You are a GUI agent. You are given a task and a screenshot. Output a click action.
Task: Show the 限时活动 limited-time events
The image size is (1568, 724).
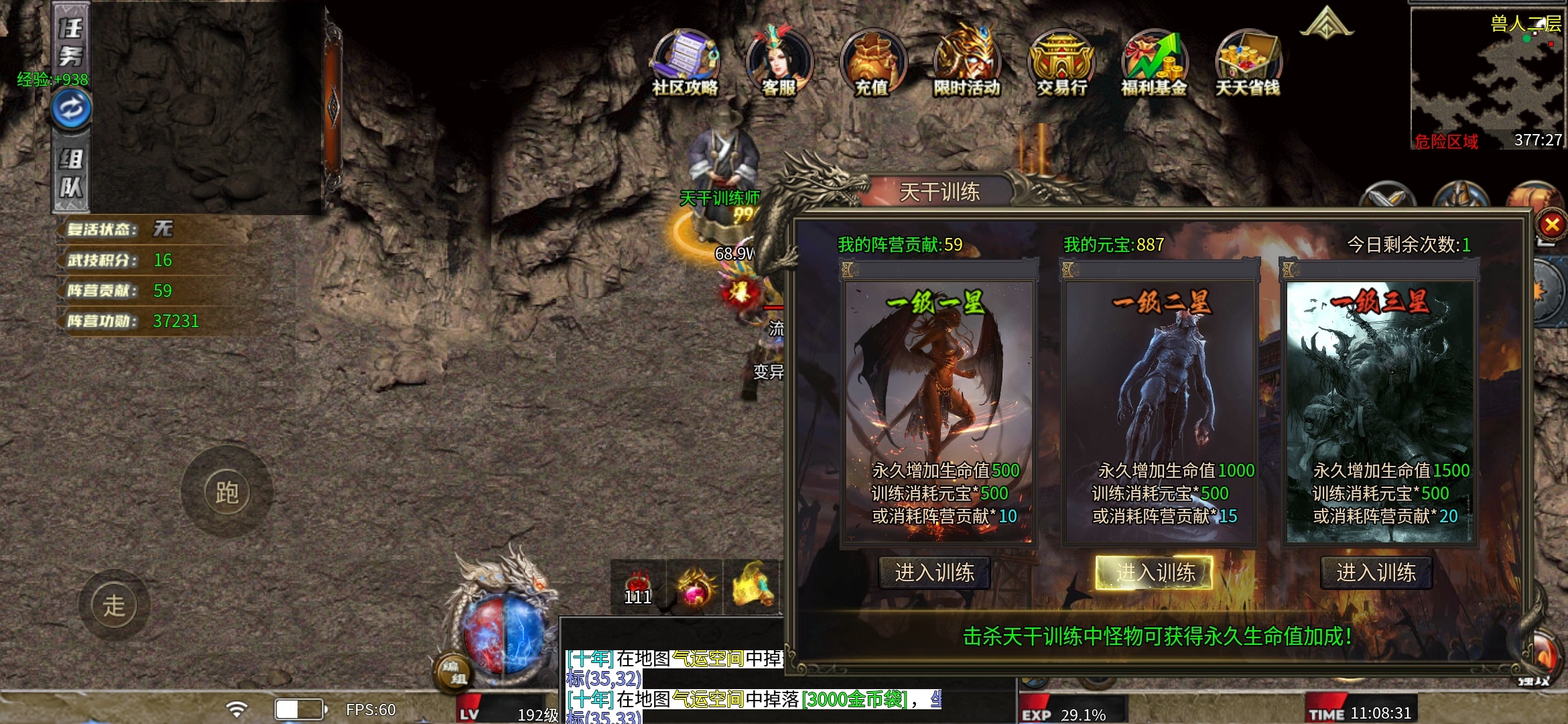pyautogui.click(x=966, y=63)
